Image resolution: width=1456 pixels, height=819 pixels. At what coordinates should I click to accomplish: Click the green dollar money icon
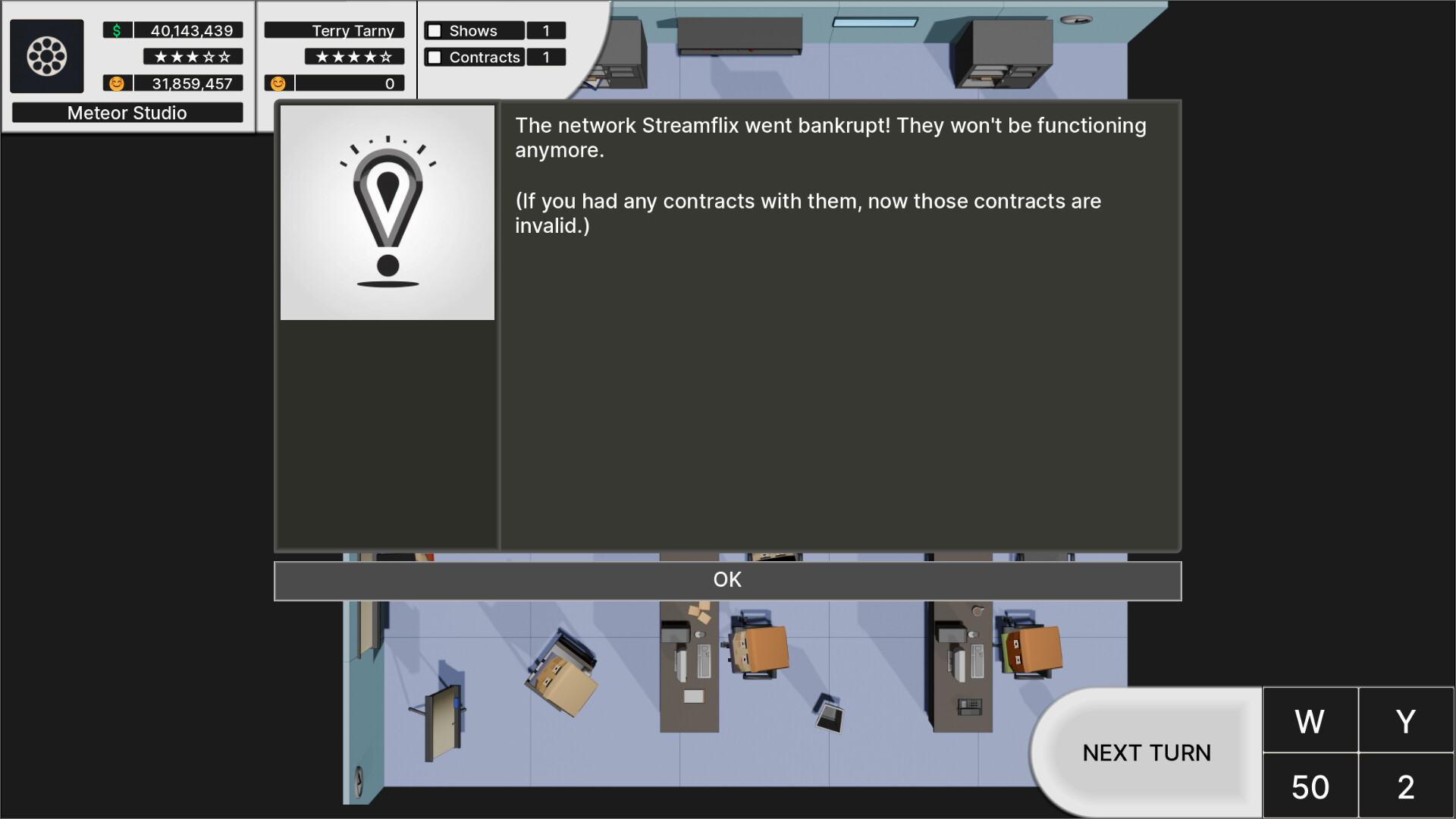pyautogui.click(x=115, y=30)
